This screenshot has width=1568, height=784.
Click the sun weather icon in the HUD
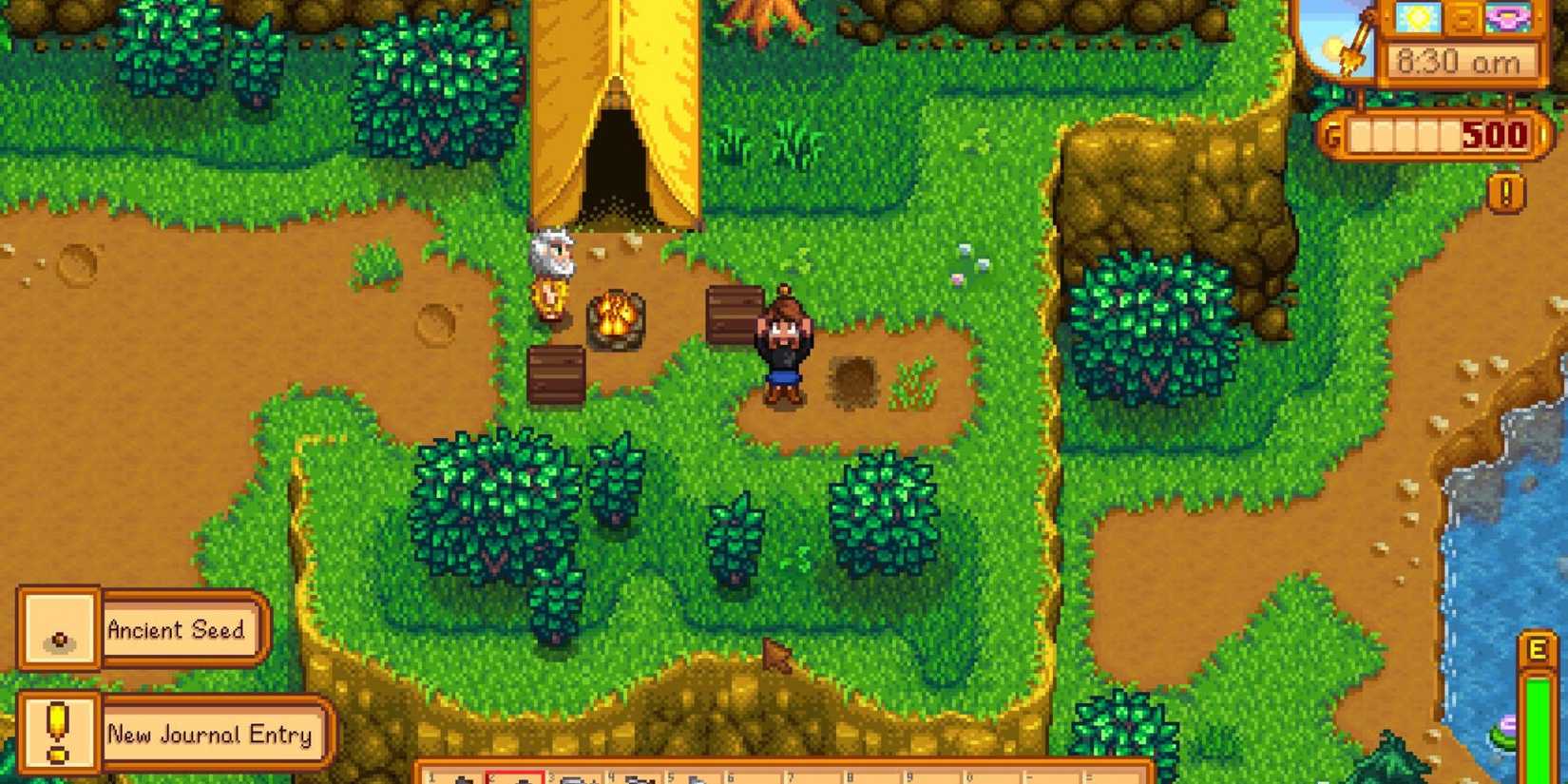(x=1416, y=17)
